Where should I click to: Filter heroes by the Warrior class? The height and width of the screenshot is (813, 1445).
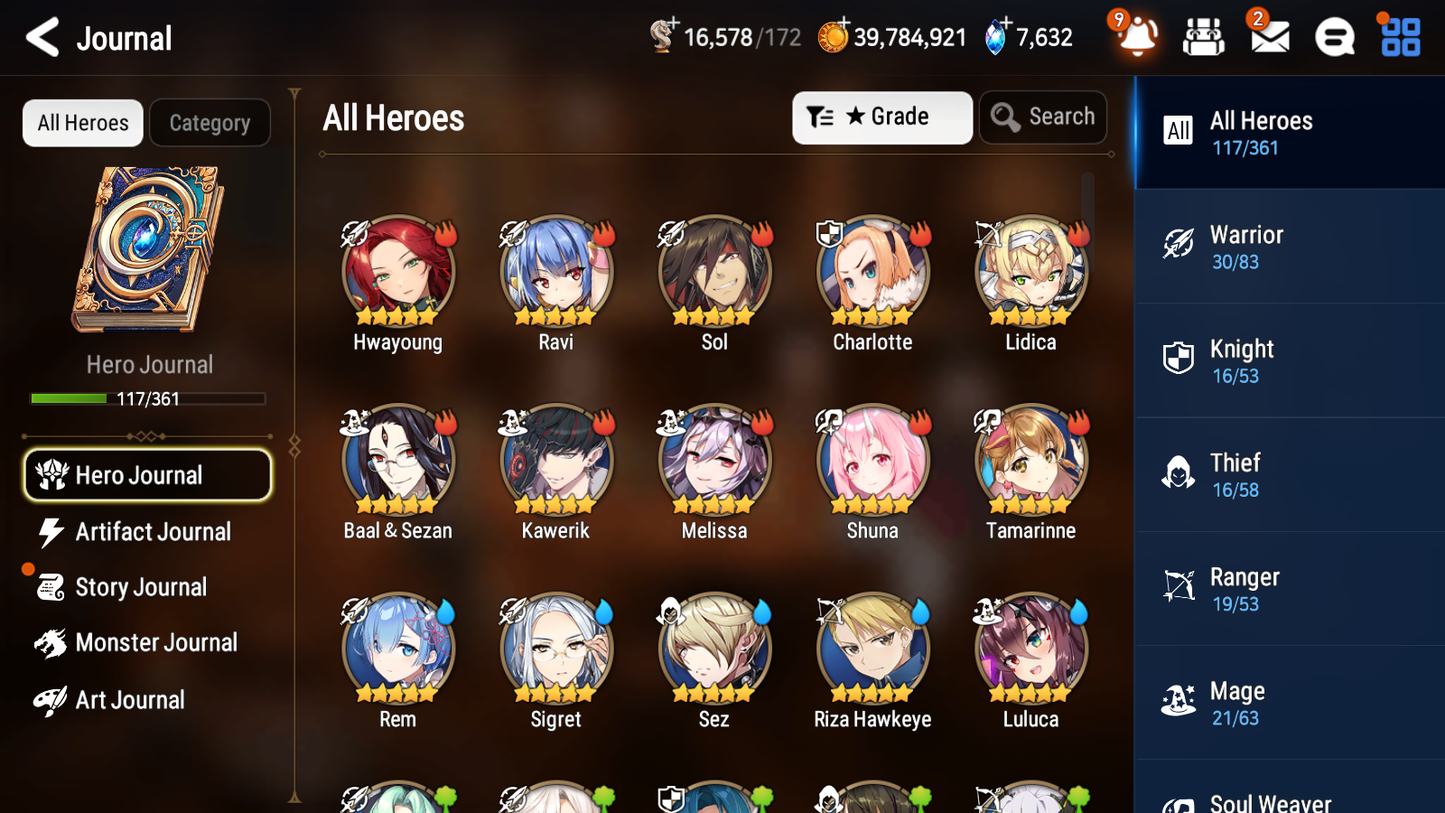(1289, 246)
